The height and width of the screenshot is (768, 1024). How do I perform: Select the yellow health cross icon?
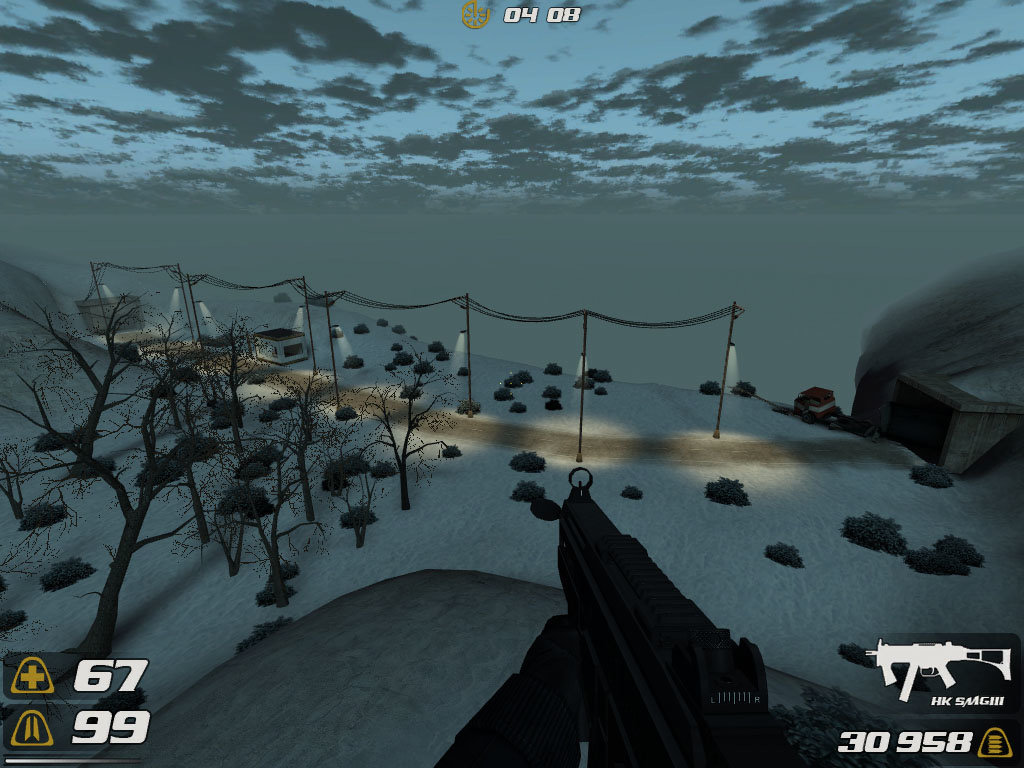pyautogui.click(x=33, y=677)
